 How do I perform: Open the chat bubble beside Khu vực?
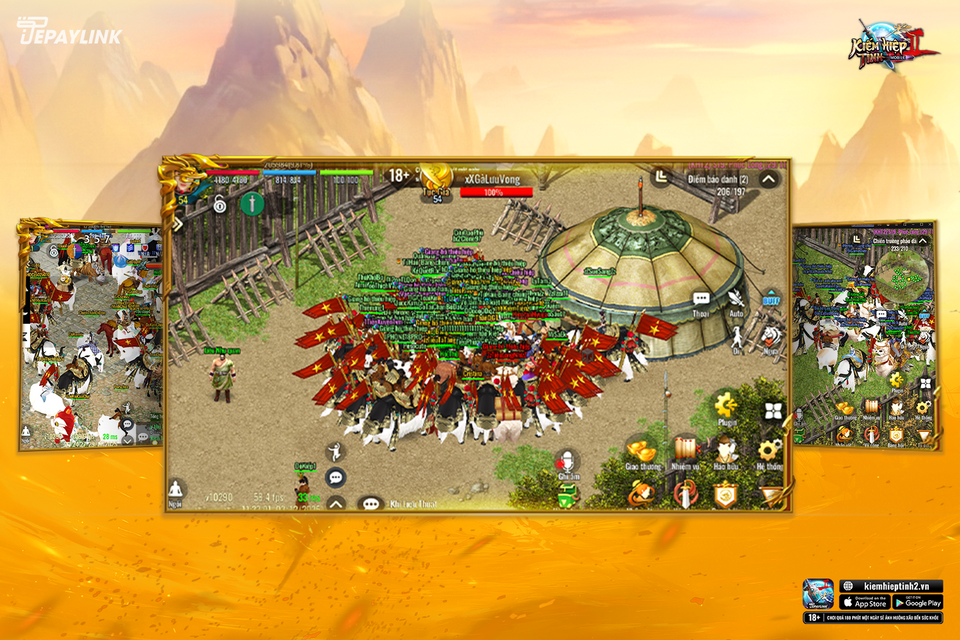pos(371,504)
